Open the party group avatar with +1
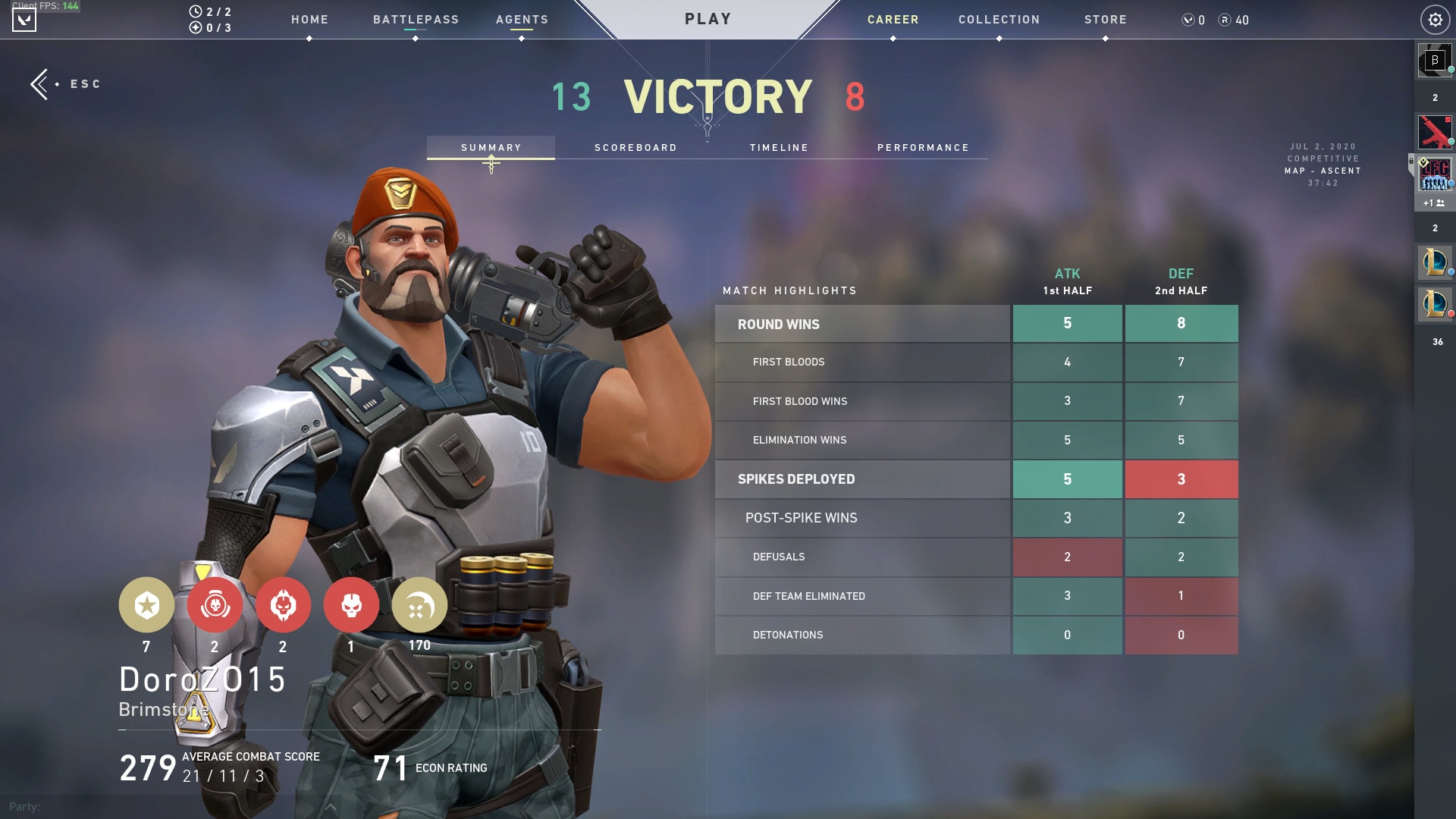1456x819 pixels. [x=1434, y=176]
